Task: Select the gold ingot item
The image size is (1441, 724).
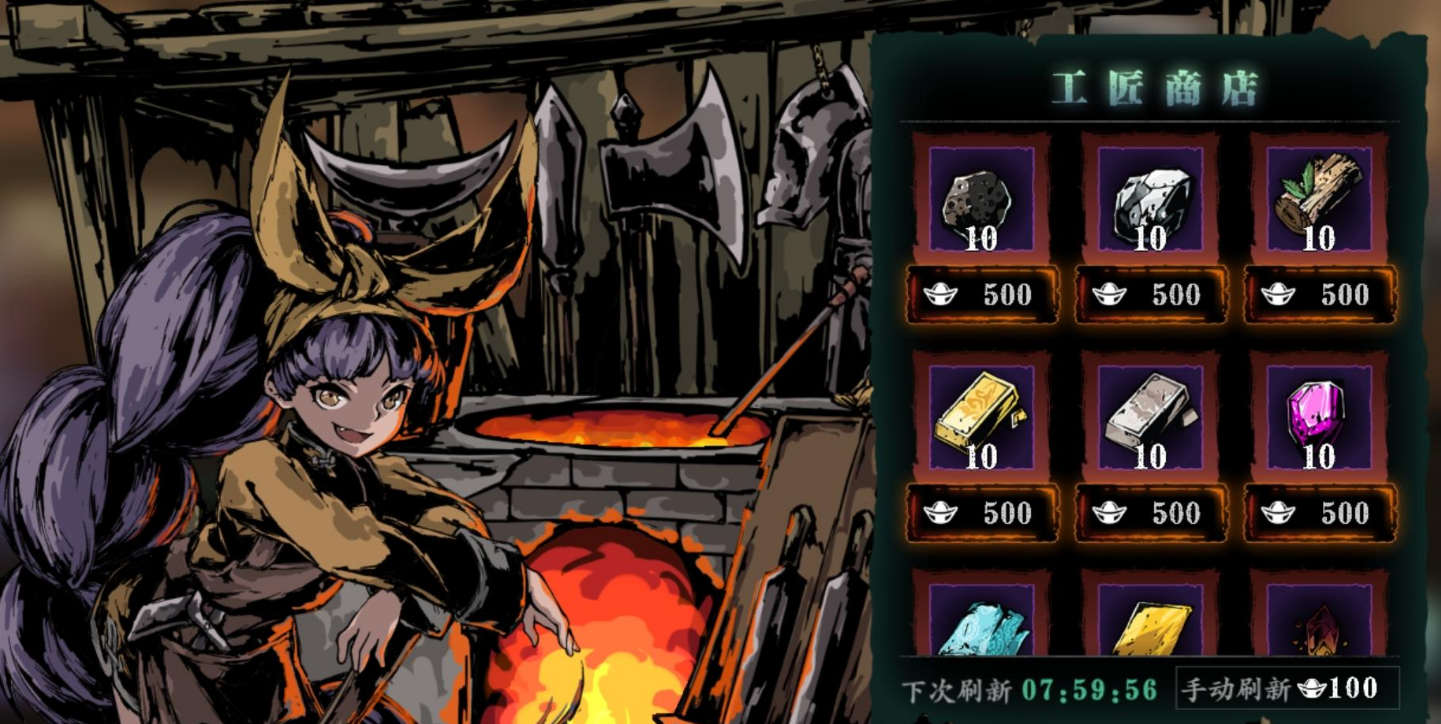Action: tap(981, 418)
